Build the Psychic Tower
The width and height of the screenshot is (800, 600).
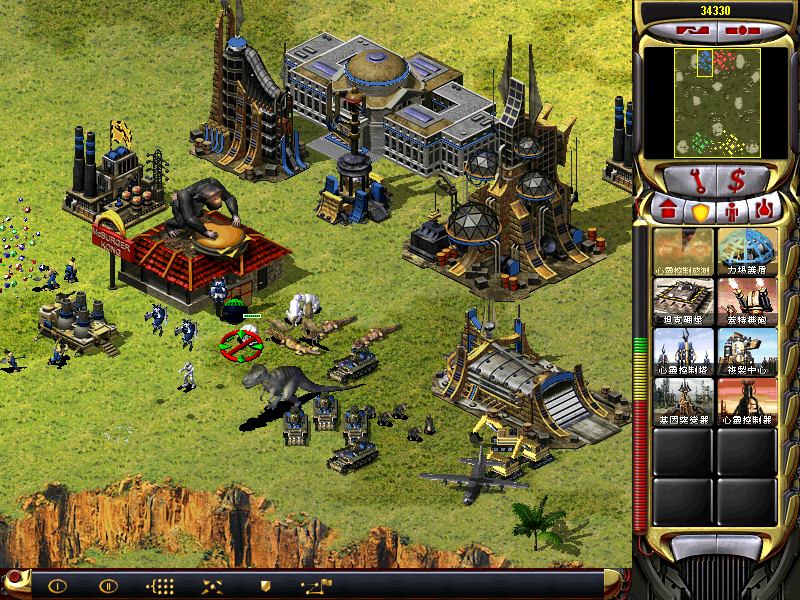pyautogui.click(x=683, y=348)
